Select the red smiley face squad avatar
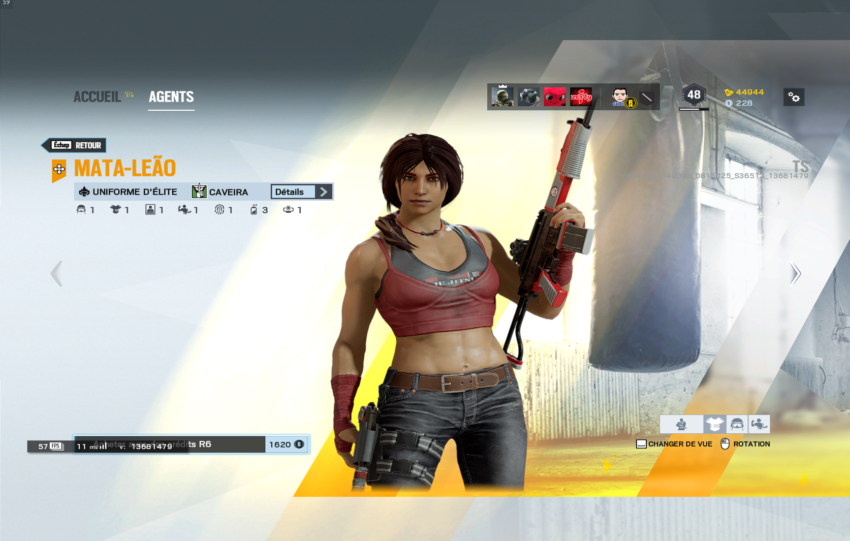The image size is (850, 541). 555,97
